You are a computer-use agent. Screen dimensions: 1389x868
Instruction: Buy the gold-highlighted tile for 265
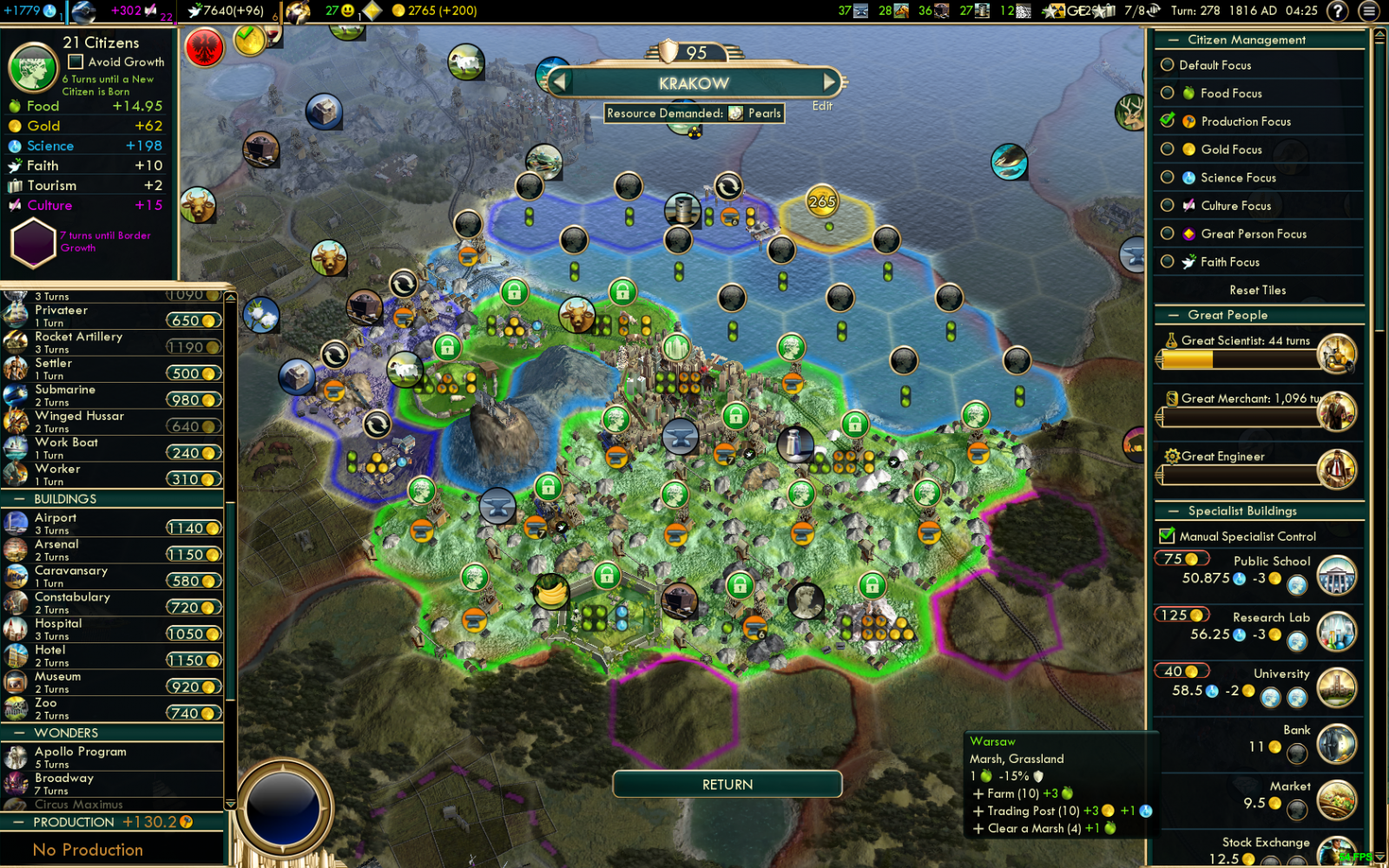pos(822,202)
